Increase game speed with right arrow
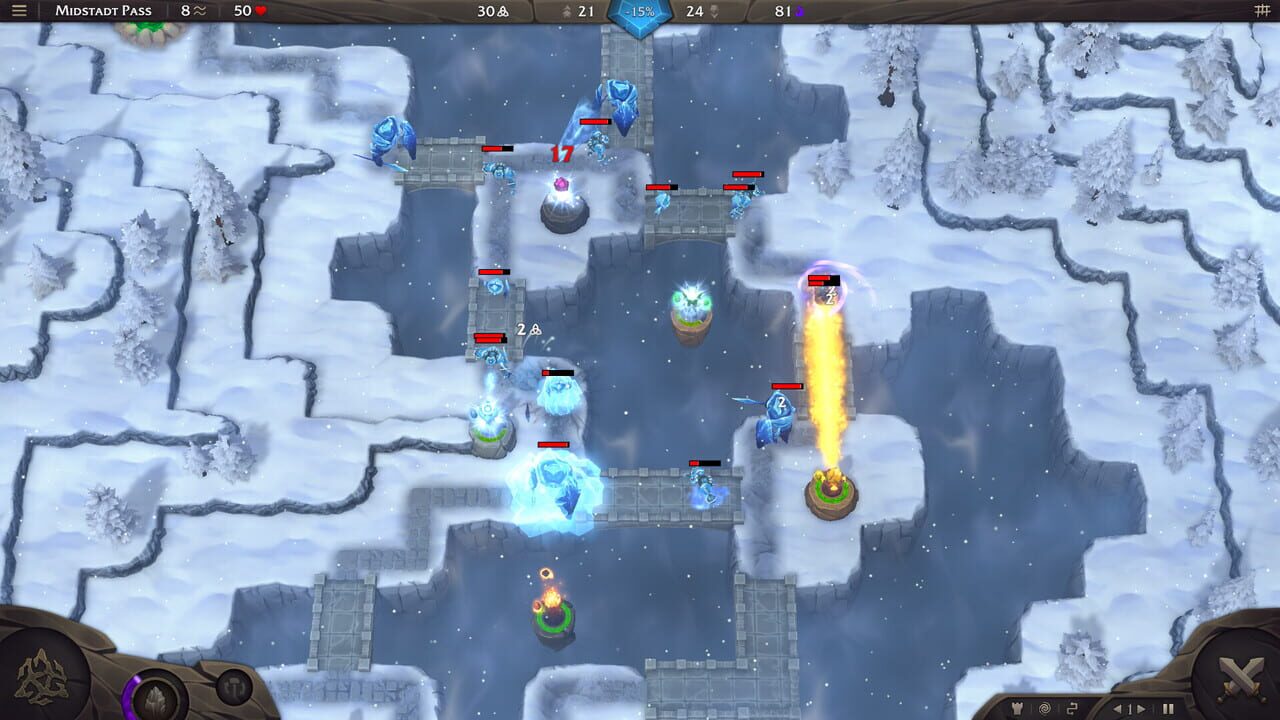Screen dimensions: 1280x720 pyautogui.click(x=1140, y=708)
